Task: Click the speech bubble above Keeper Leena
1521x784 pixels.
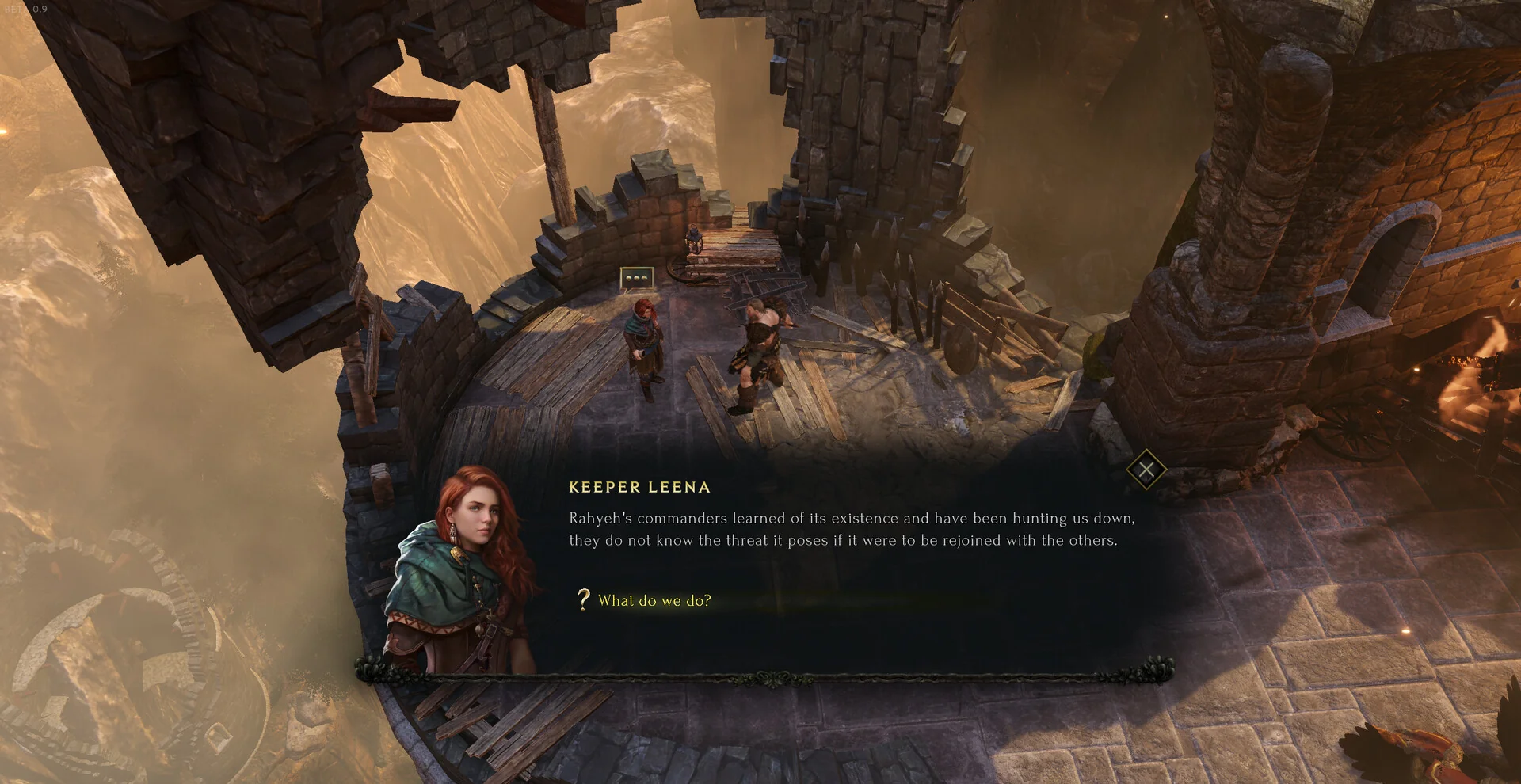Action: click(636, 278)
